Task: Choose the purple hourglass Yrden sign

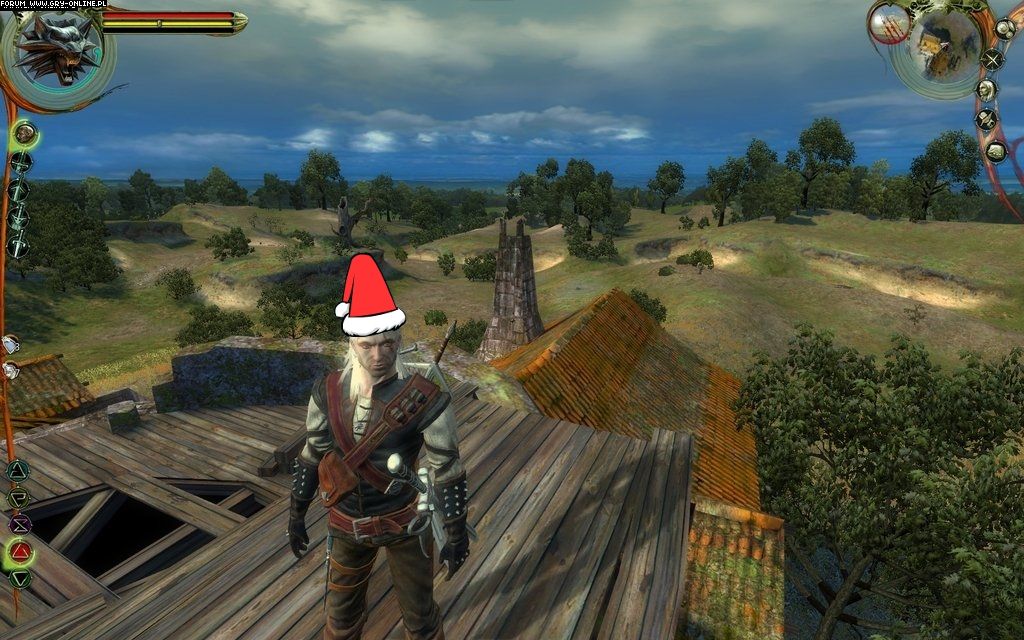Action: click(19, 524)
